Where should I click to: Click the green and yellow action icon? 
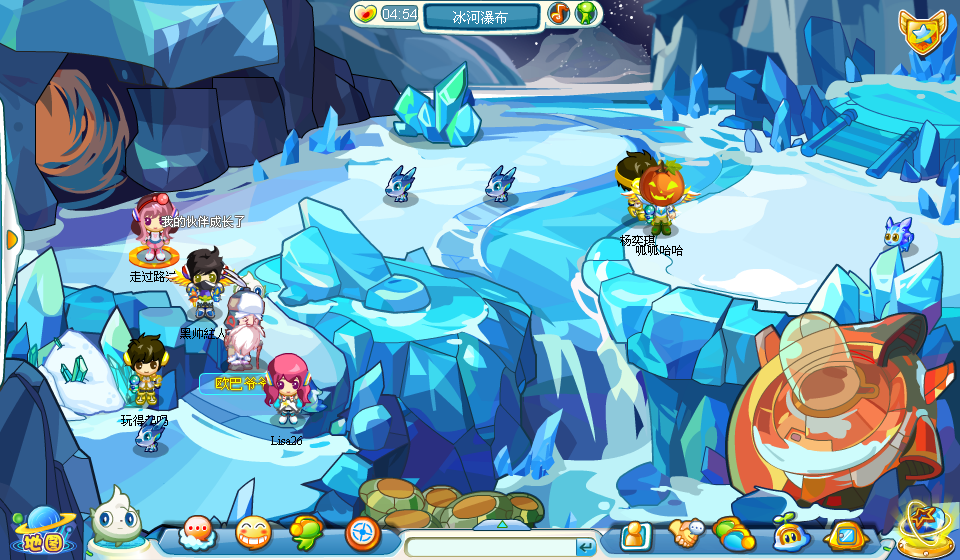coord(308,534)
